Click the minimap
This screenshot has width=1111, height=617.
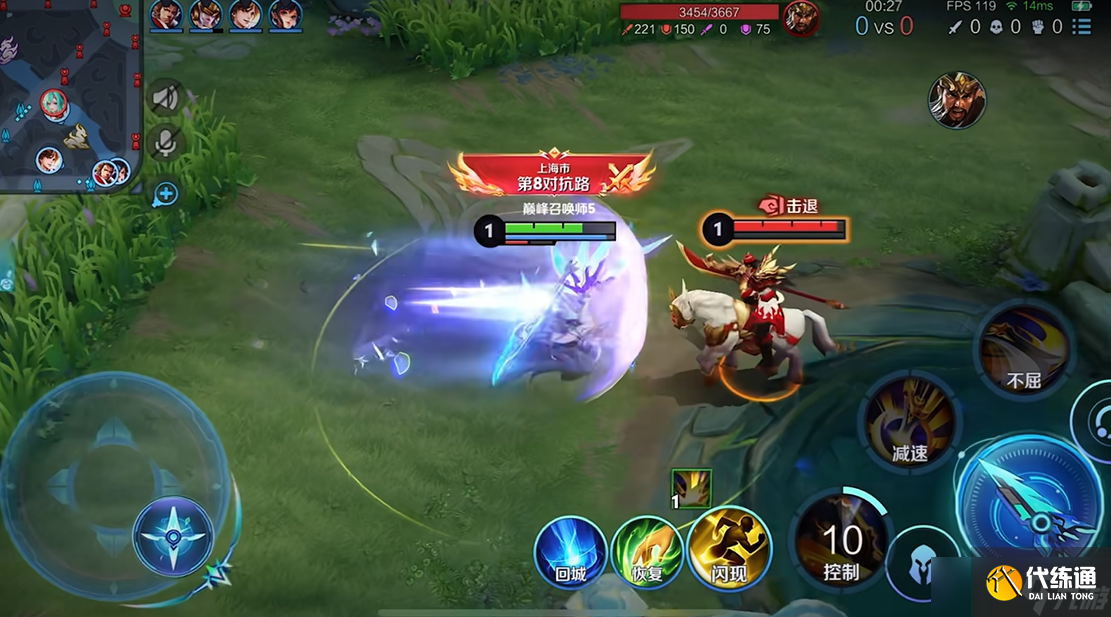point(70,95)
